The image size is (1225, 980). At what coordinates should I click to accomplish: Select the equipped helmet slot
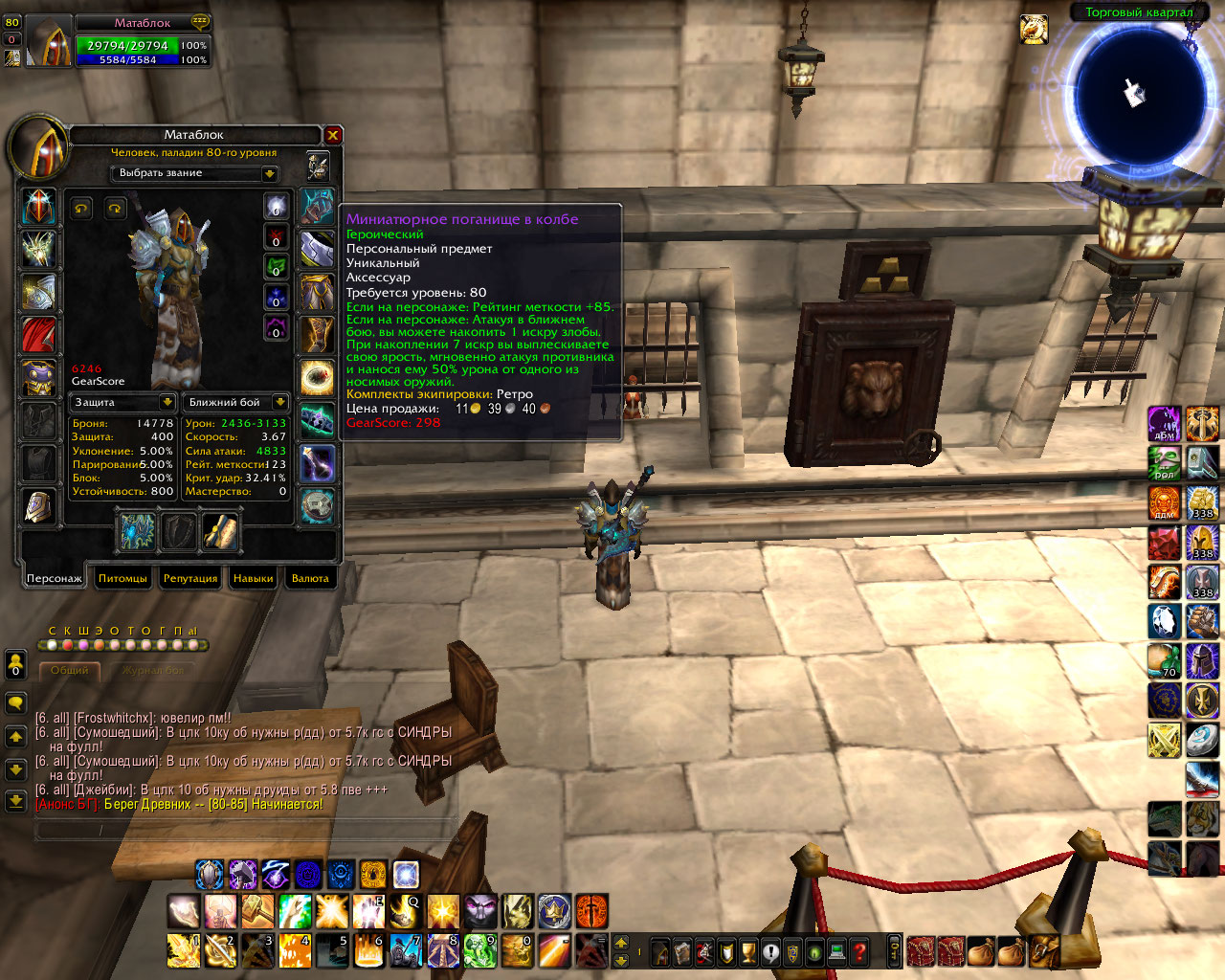tap(38, 207)
